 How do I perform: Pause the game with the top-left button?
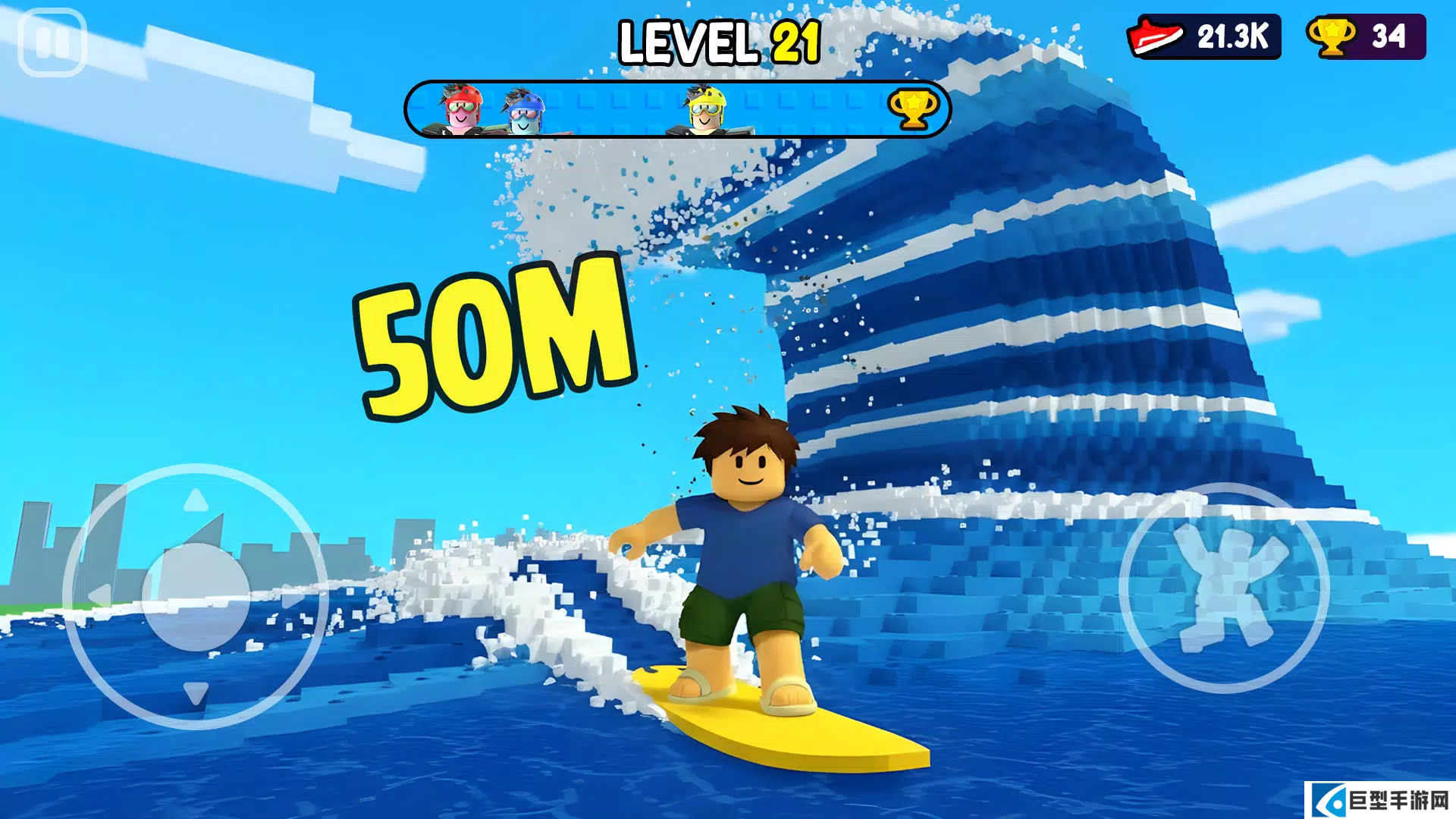pos(52,42)
